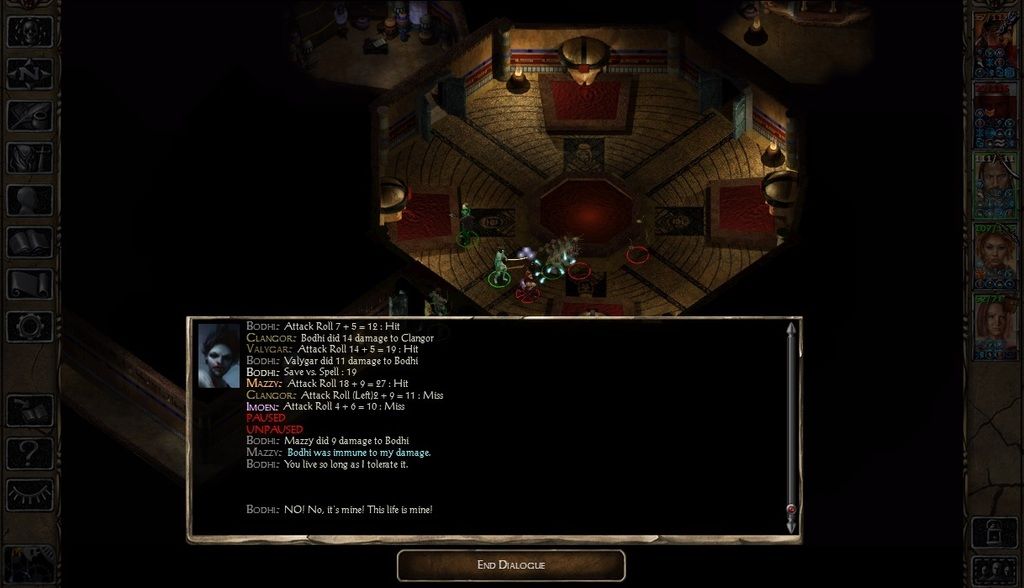The height and width of the screenshot is (588, 1024).
Task: Open the party inventory screen
Action: (x=29, y=158)
